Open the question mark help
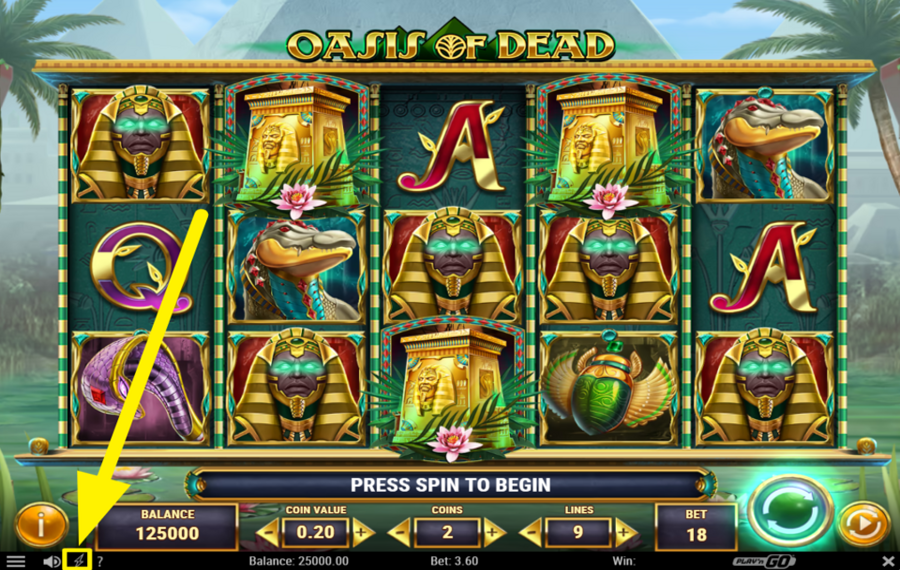 coord(100,561)
